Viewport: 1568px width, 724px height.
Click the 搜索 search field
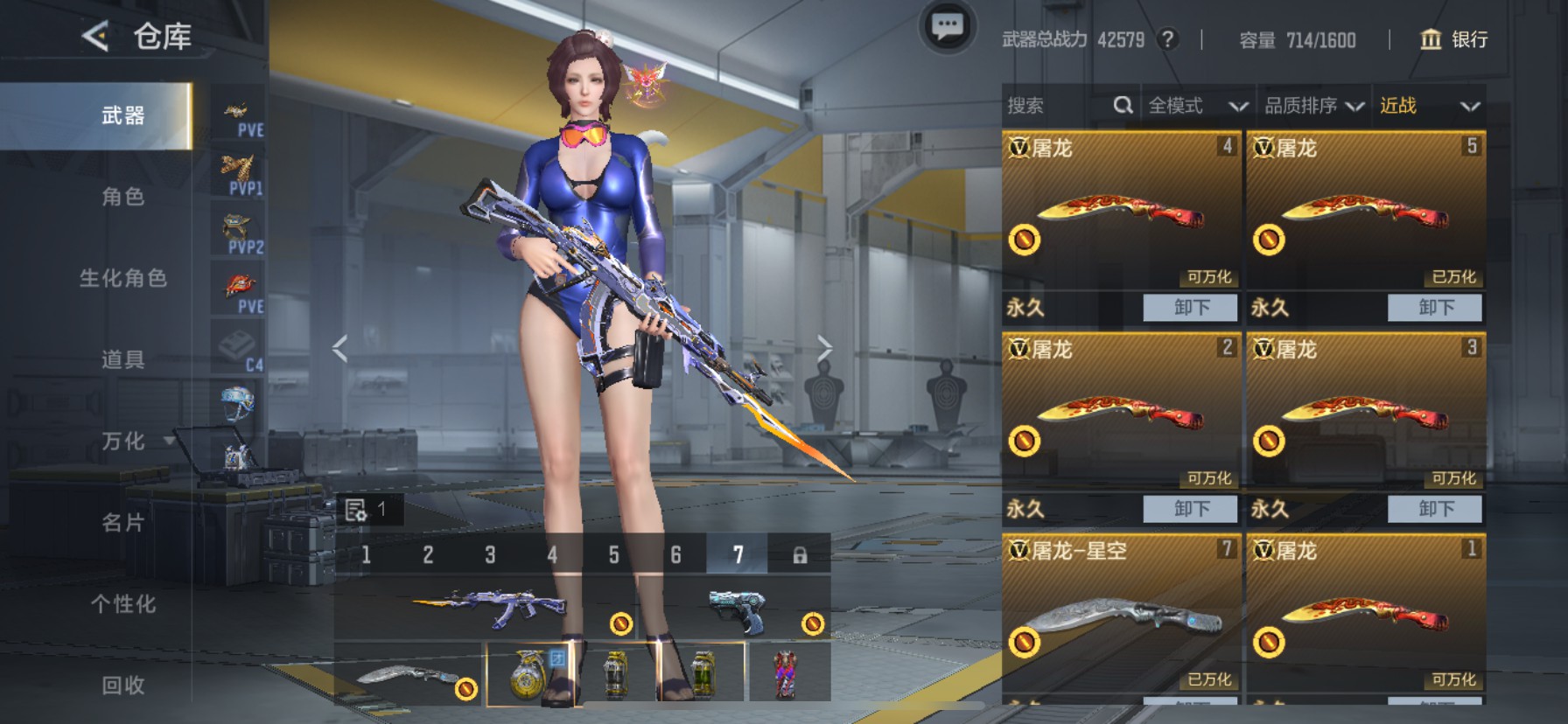[x=1054, y=106]
